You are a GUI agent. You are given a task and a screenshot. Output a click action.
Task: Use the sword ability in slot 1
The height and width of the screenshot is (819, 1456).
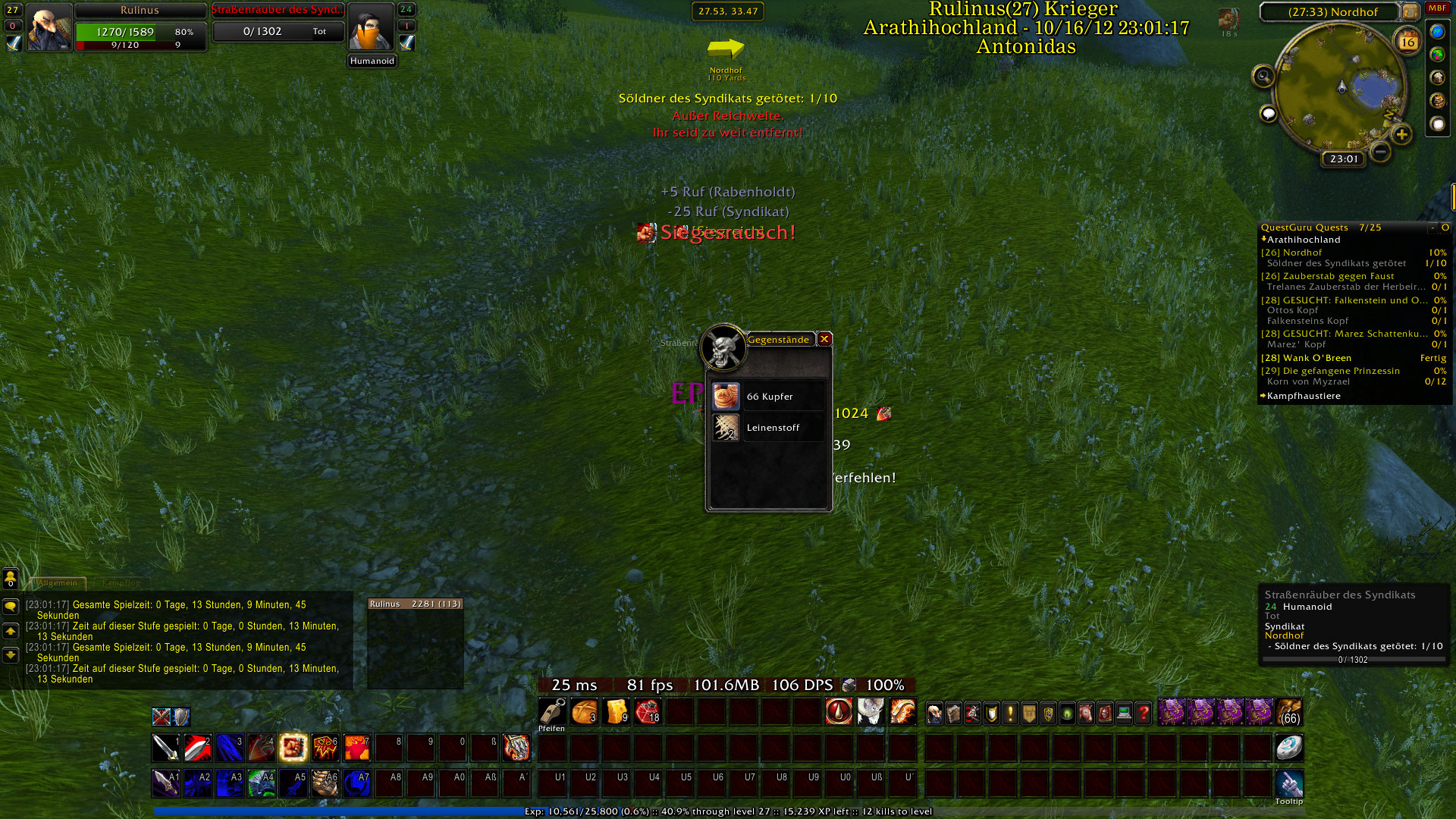[x=165, y=748]
